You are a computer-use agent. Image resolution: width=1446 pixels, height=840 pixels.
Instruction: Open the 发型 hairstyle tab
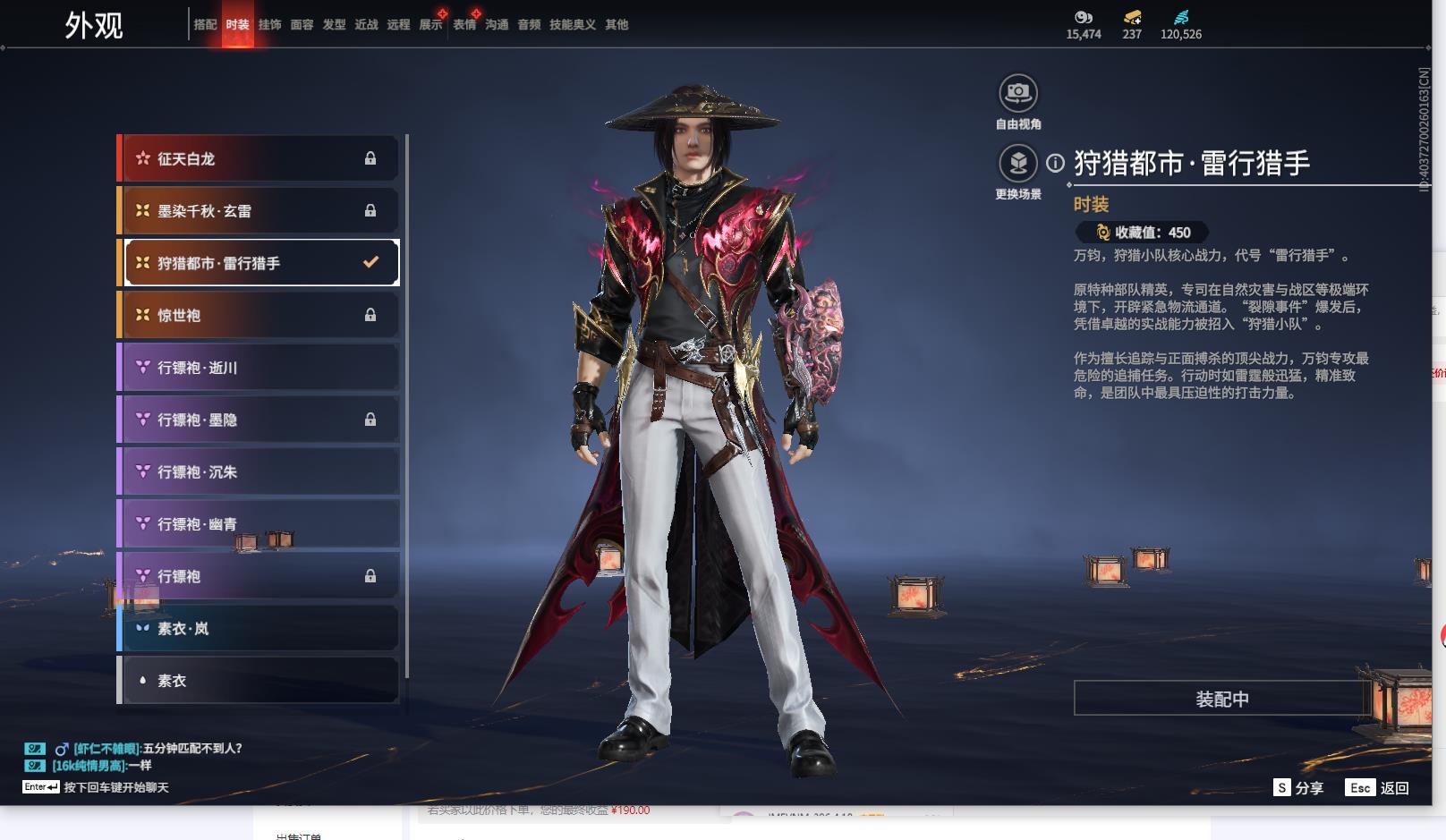pos(334,25)
